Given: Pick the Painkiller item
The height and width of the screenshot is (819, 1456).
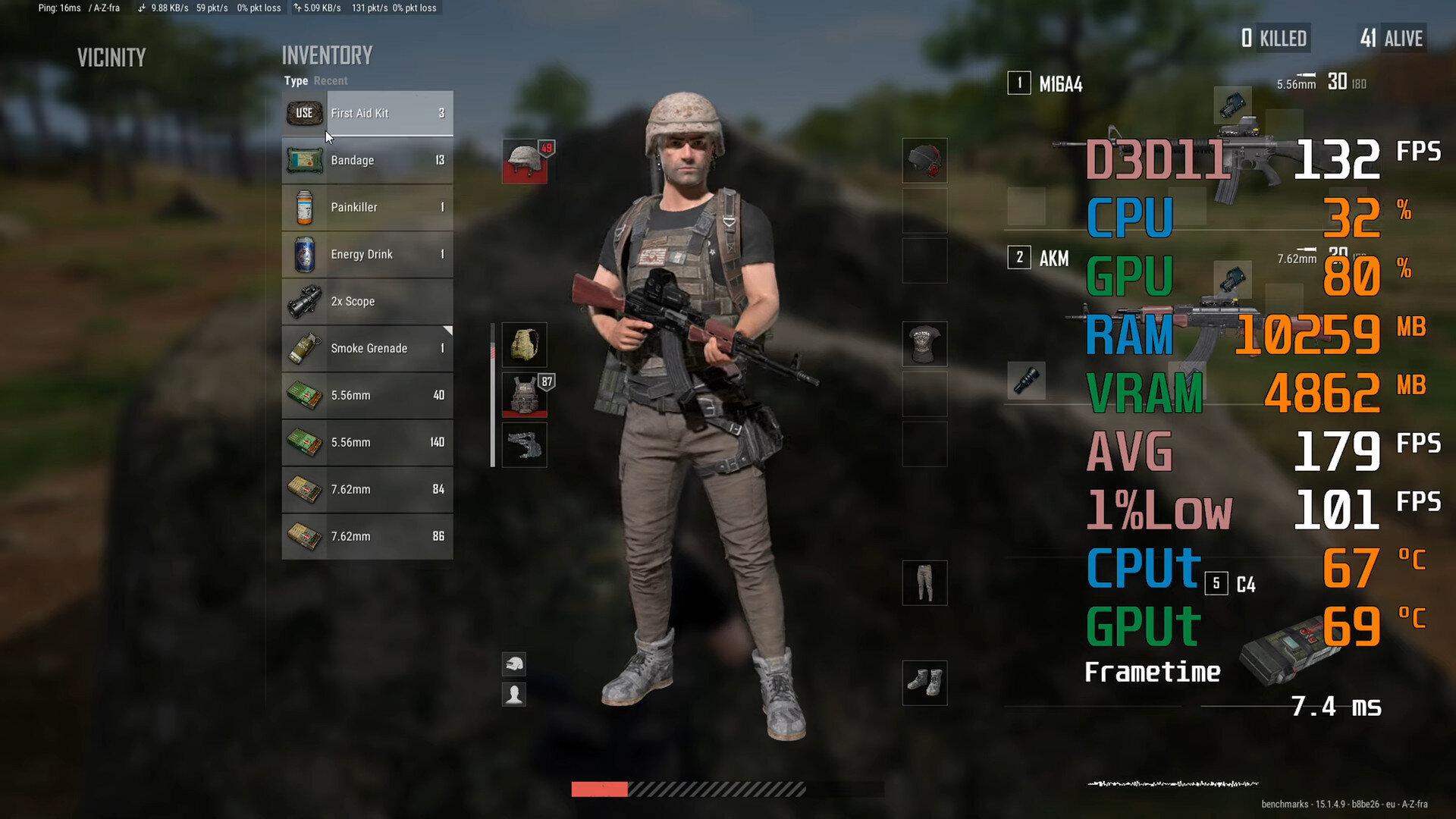Looking at the screenshot, I should [x=368, y=207].
